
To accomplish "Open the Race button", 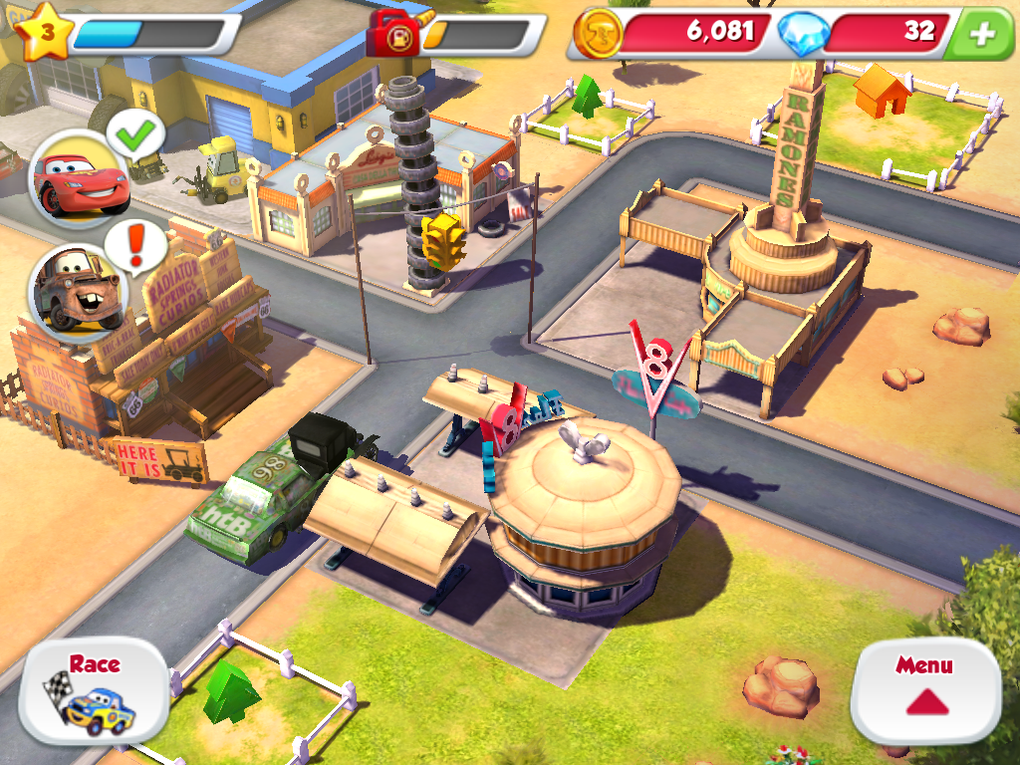I will click(x=93, y=691).
